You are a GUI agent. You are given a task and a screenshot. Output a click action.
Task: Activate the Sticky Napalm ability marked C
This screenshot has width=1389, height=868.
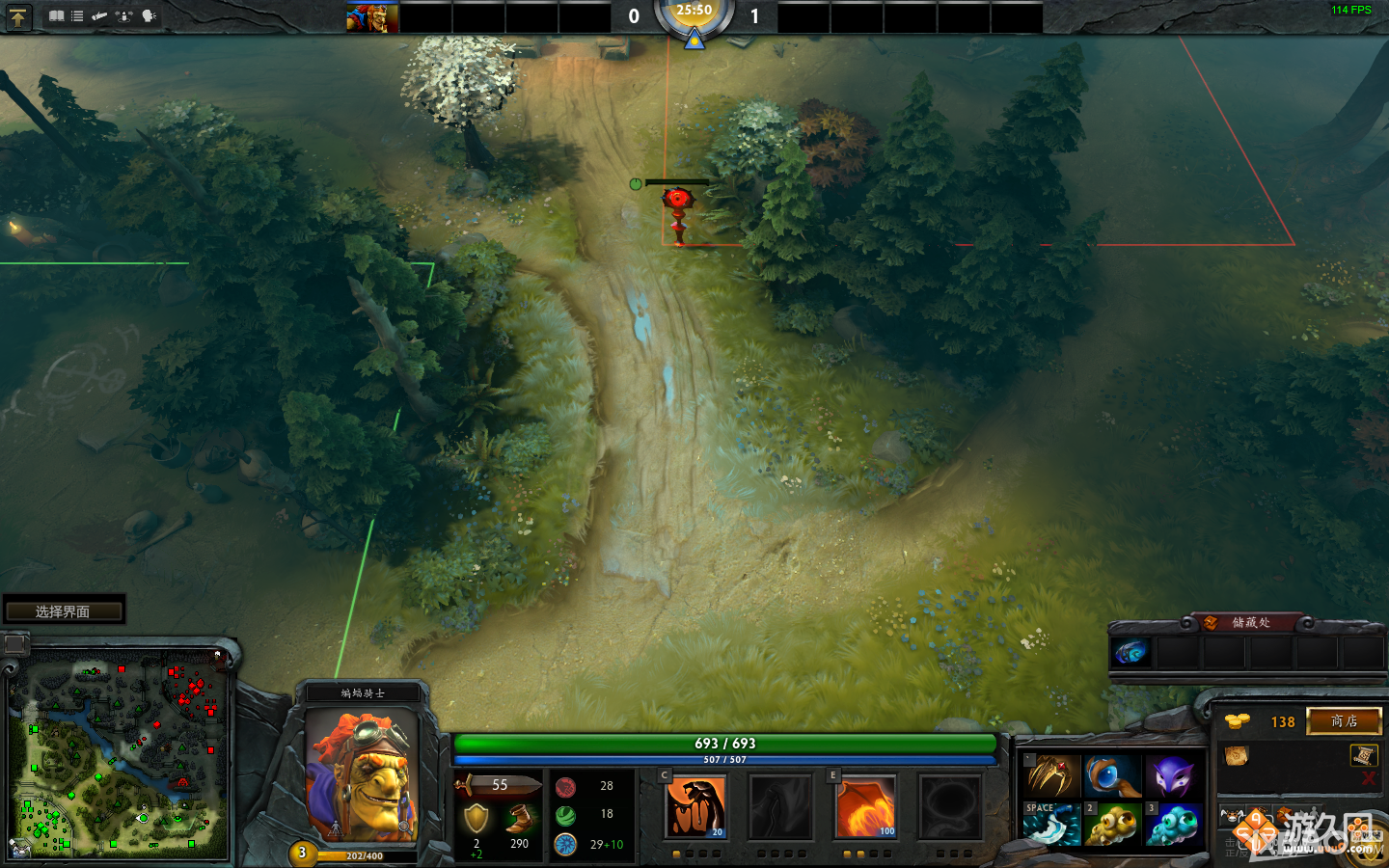695,806
